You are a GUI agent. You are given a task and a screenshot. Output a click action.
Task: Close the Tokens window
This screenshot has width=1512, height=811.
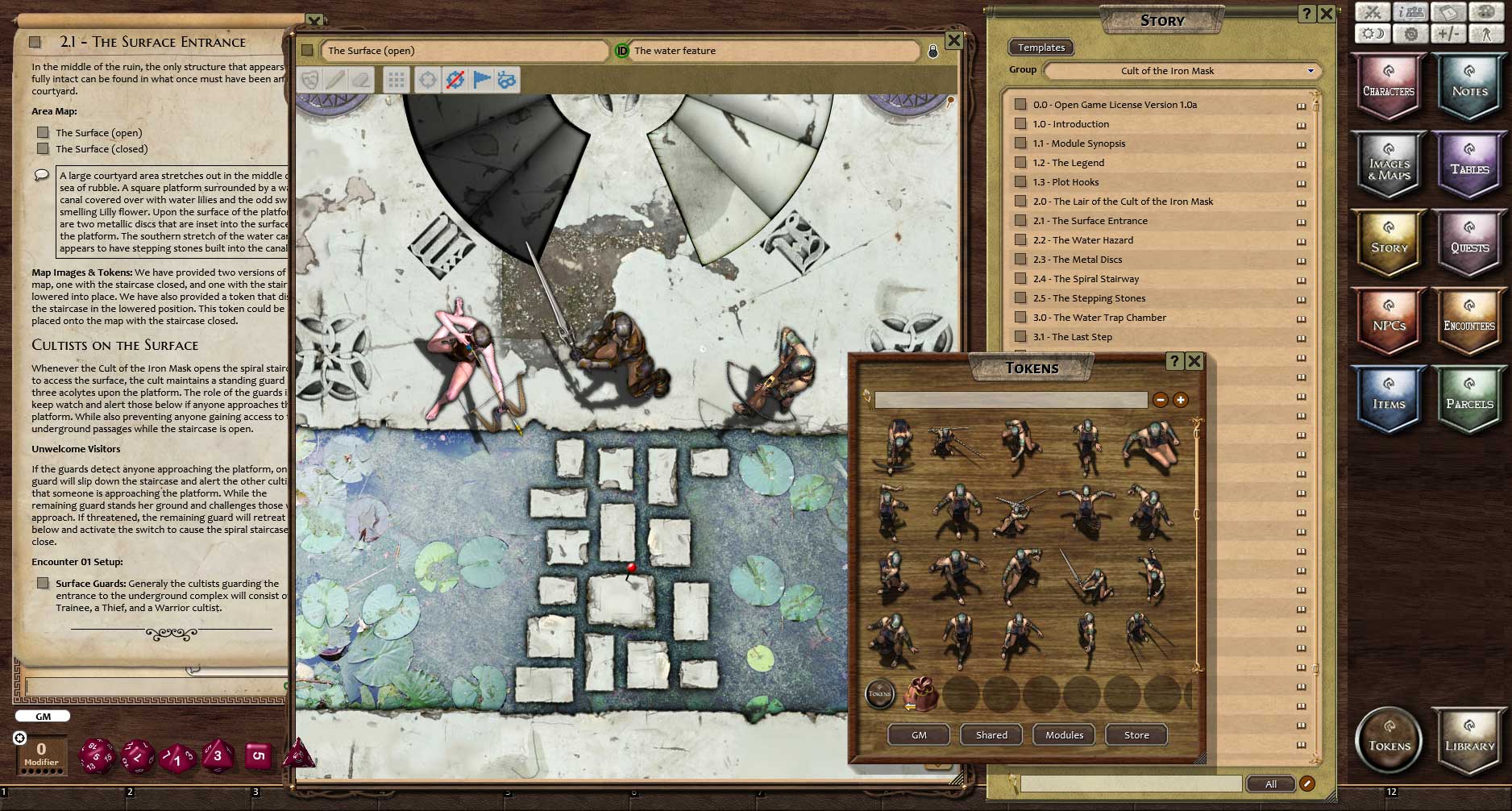click(x=1194, y=361)
